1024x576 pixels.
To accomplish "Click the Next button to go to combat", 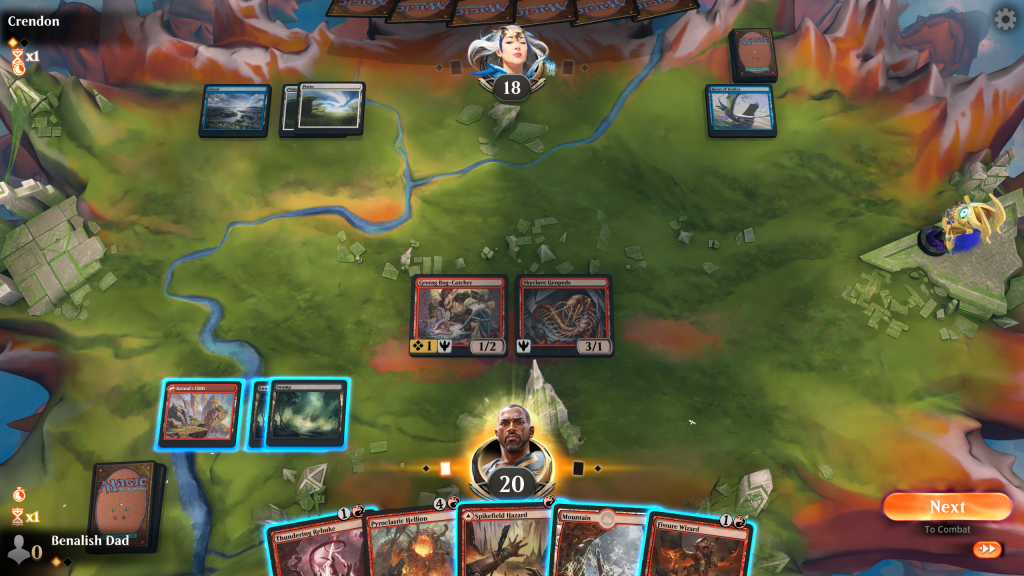I will tap(946, 507).
